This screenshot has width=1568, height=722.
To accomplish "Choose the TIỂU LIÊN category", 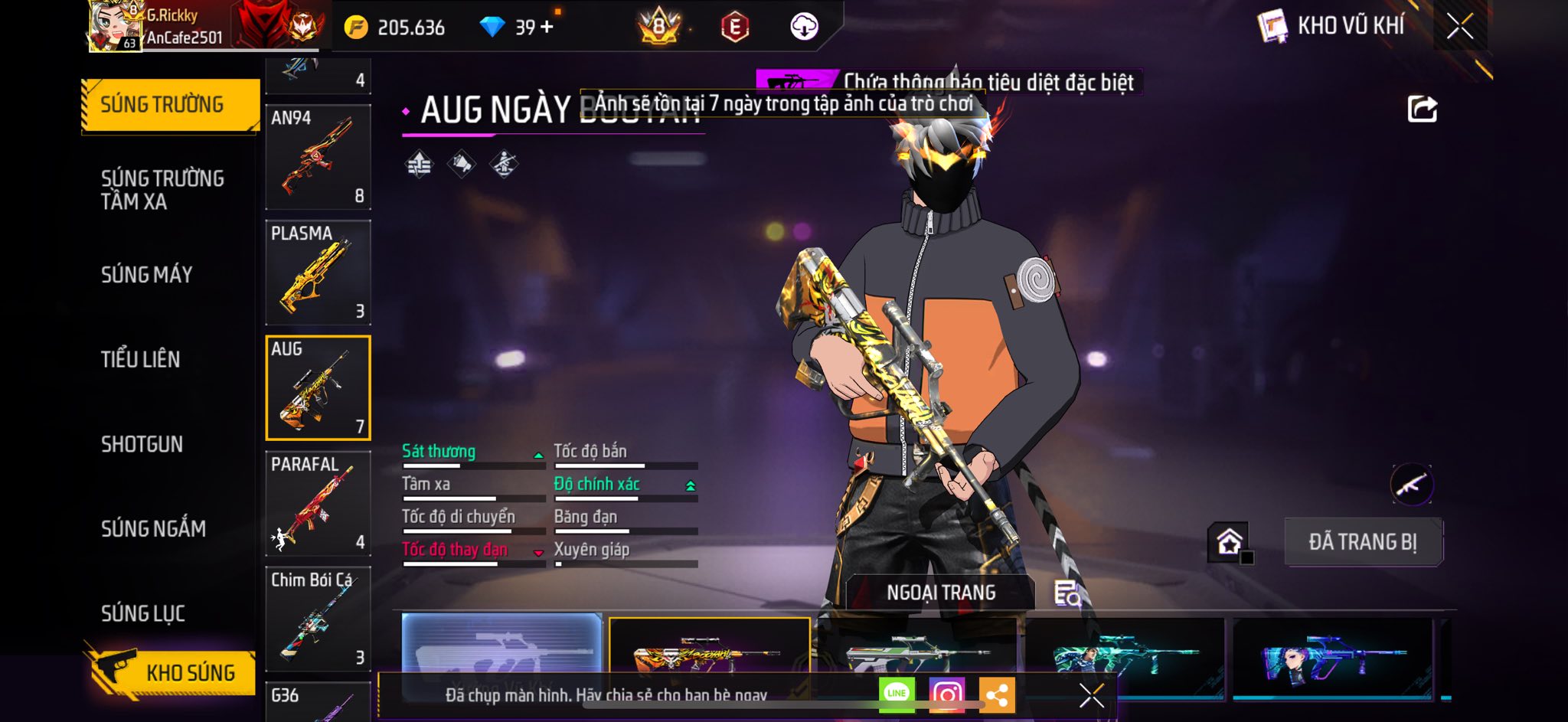I will click(141, 359).
